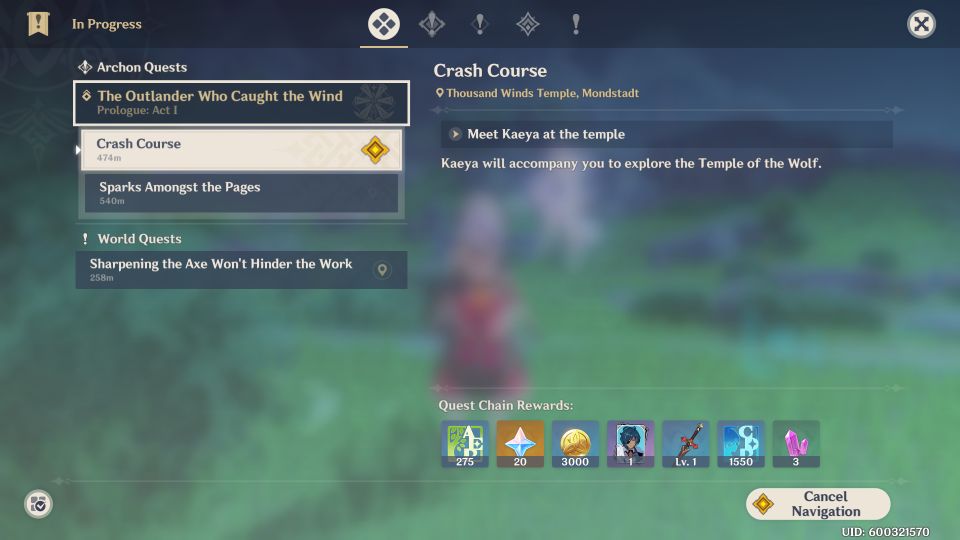Select the four-diamonds all quests tab
The image size is (960, 540).
(384, 24)
